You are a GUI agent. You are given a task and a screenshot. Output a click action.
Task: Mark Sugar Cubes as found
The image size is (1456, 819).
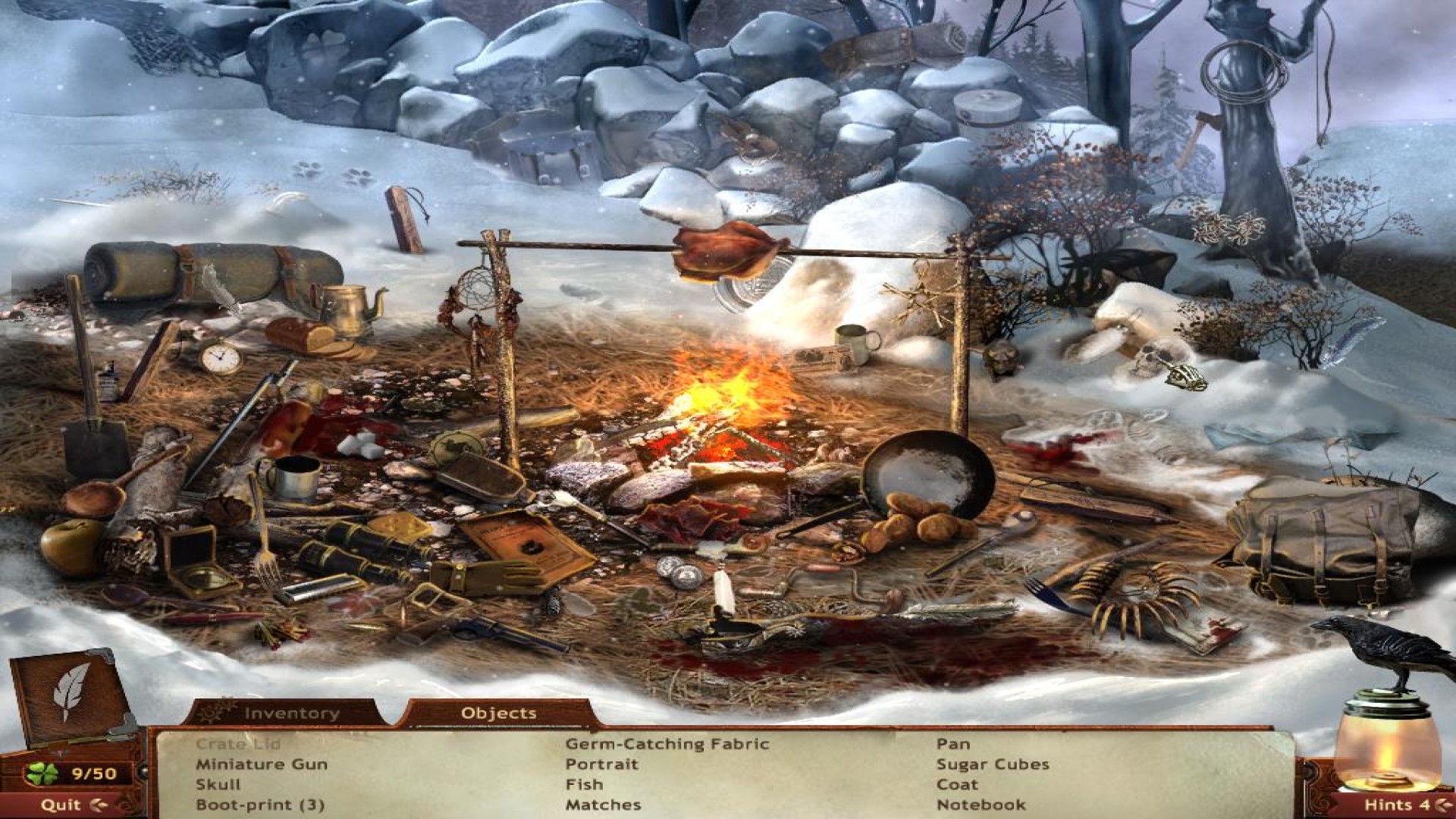993,766
